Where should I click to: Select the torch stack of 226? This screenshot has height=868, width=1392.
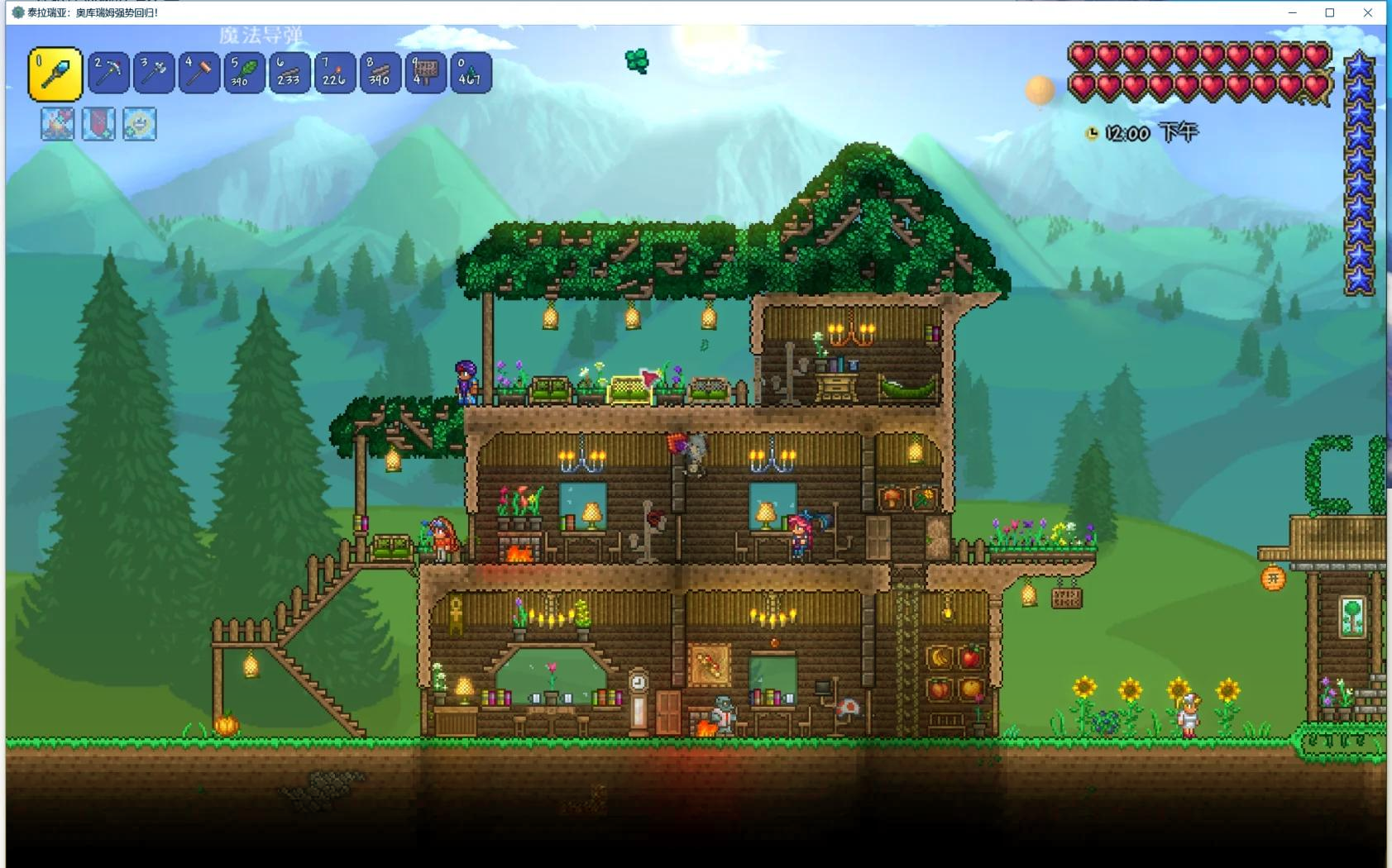coord(335,73)
